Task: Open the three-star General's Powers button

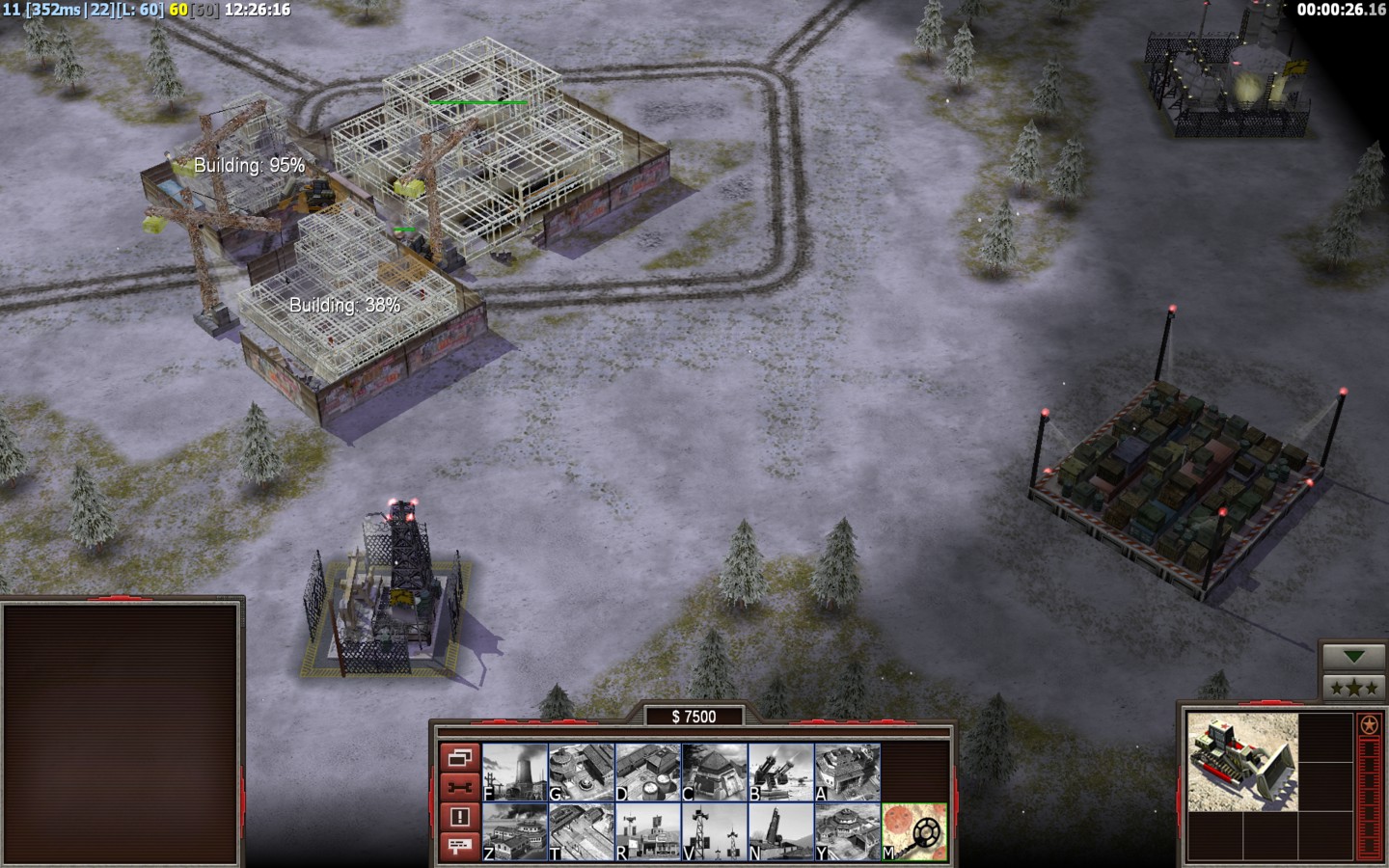Action: (x=1355, y=688)
